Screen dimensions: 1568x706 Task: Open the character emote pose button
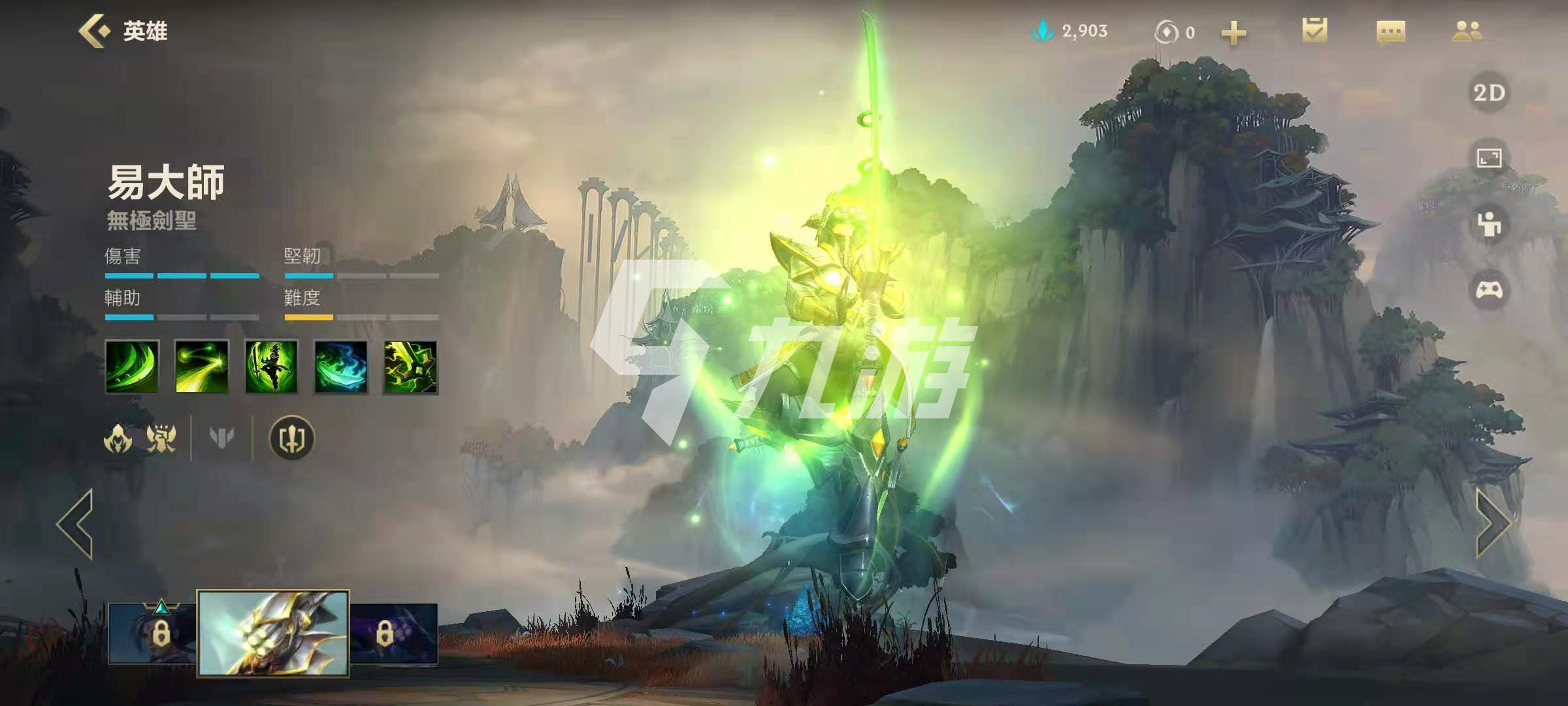click(1489, 224)
